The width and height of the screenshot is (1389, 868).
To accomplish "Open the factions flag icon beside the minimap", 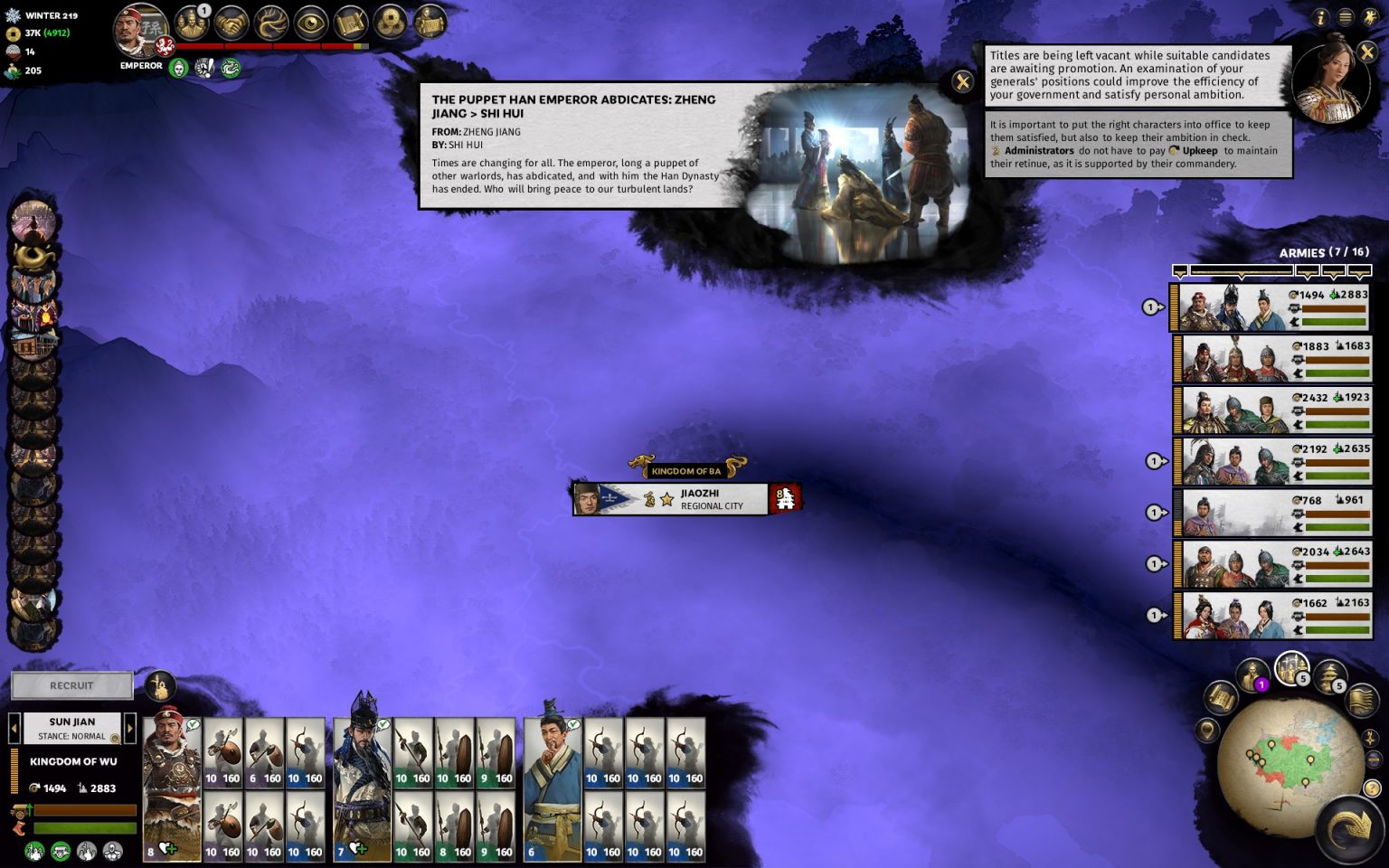I will pyautogui.click(x=1363, y=701).
